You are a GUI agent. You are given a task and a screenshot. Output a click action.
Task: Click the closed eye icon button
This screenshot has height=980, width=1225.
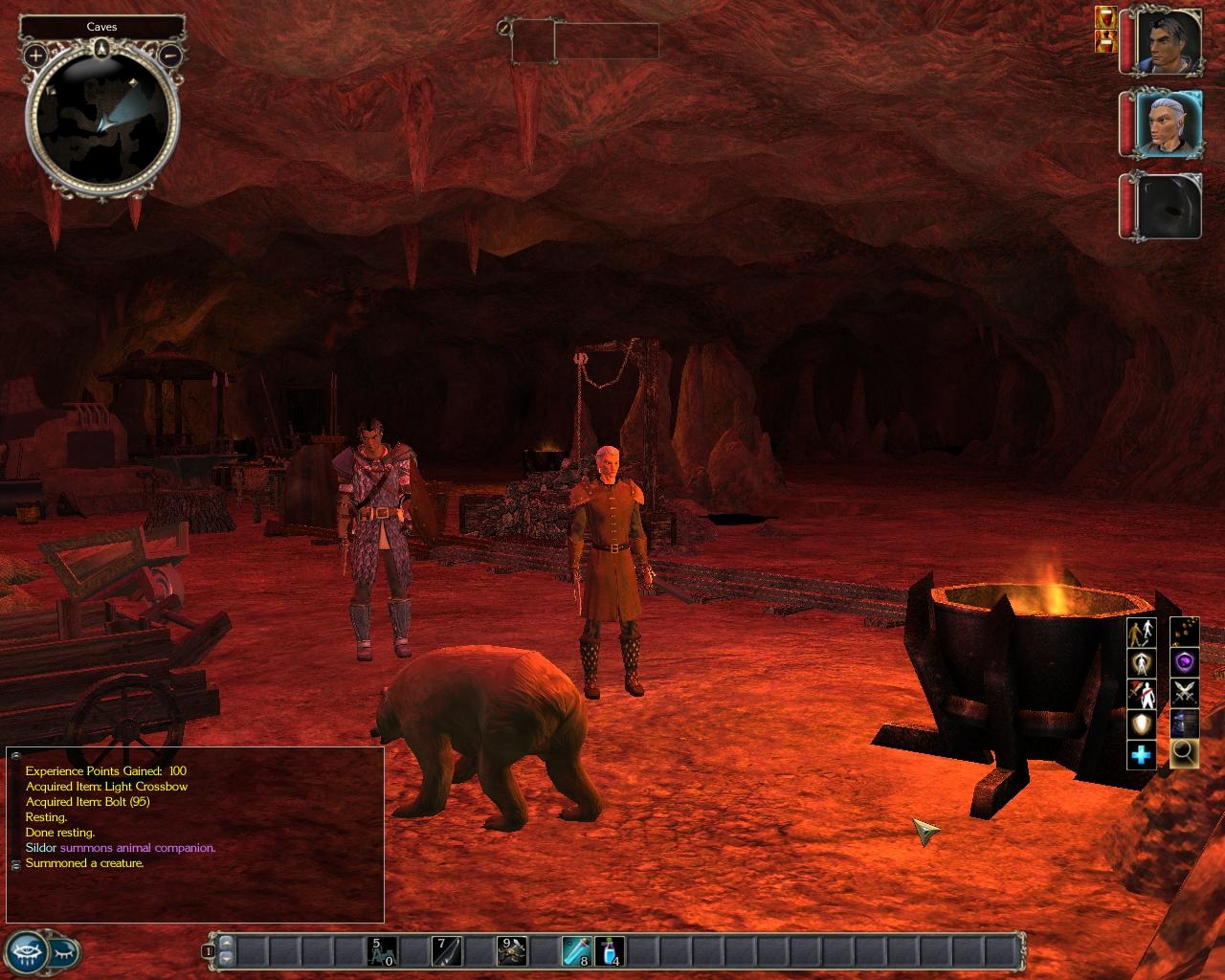pyautogui.click(x=65, y=953)
